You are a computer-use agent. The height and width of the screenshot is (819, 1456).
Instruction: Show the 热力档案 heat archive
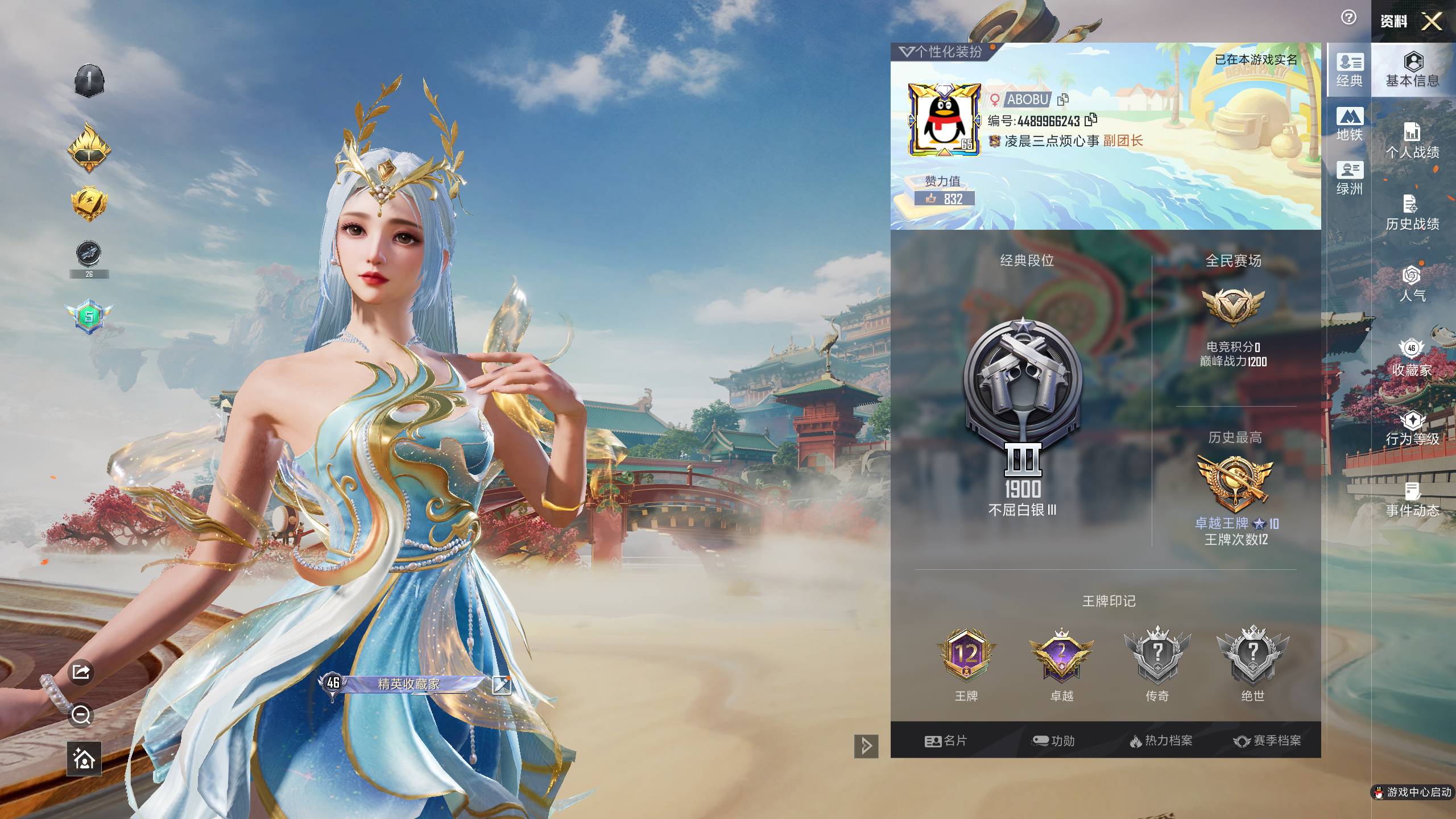(x=1160, y=741)
